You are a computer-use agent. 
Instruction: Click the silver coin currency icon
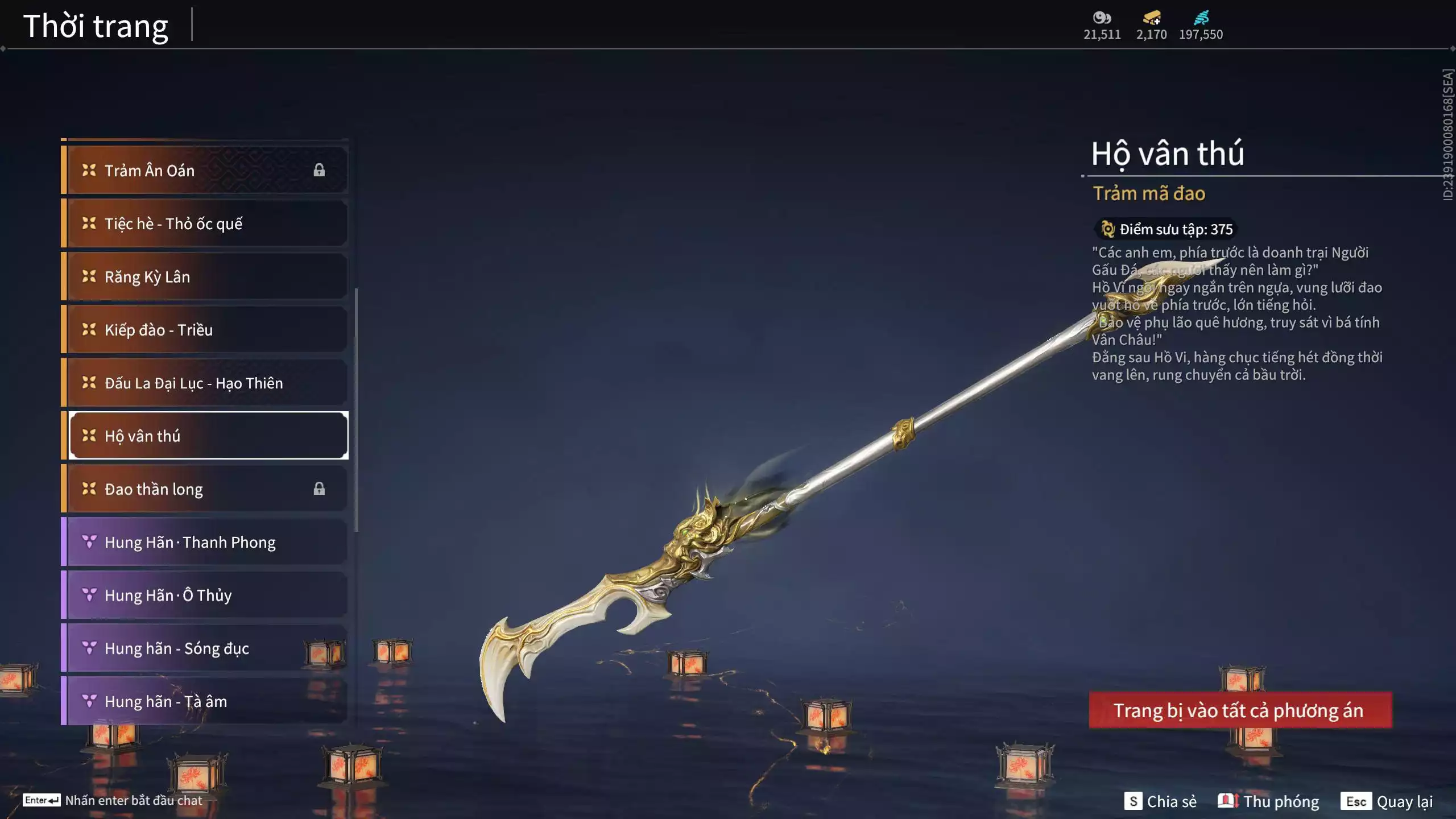tap(1102, 18)
